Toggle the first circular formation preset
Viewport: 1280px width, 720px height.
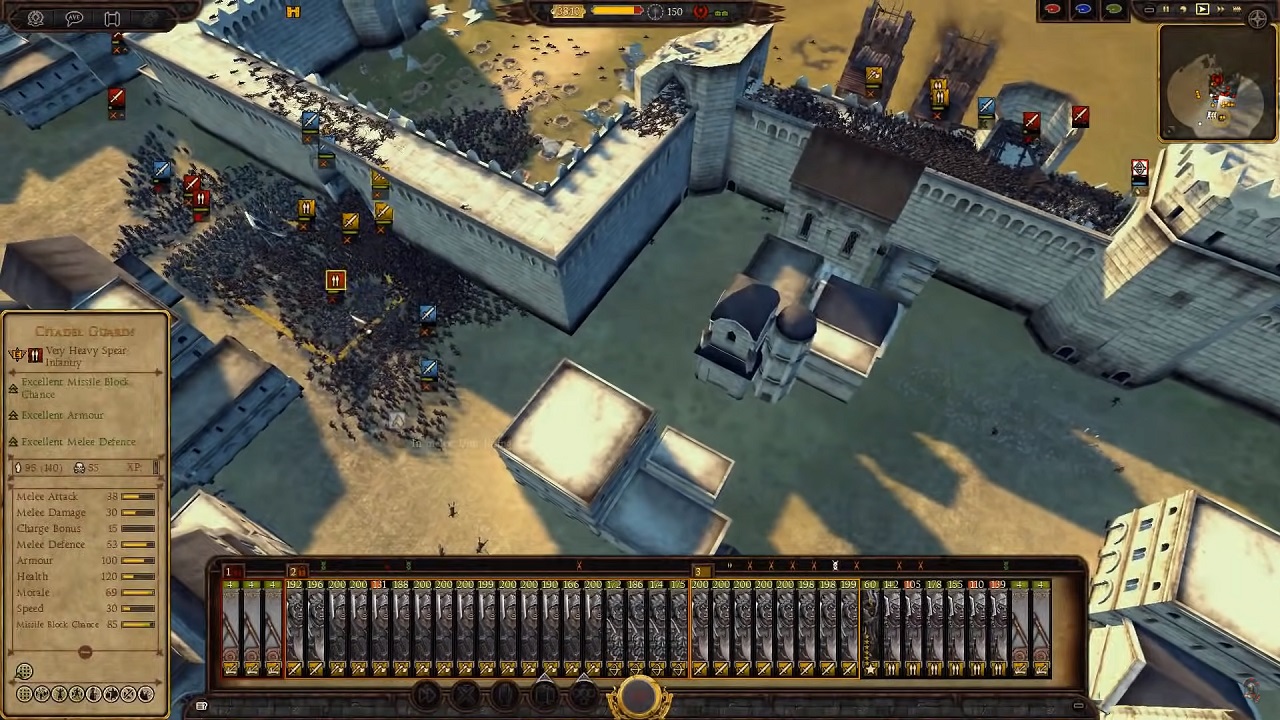click(x=24, y=693)
